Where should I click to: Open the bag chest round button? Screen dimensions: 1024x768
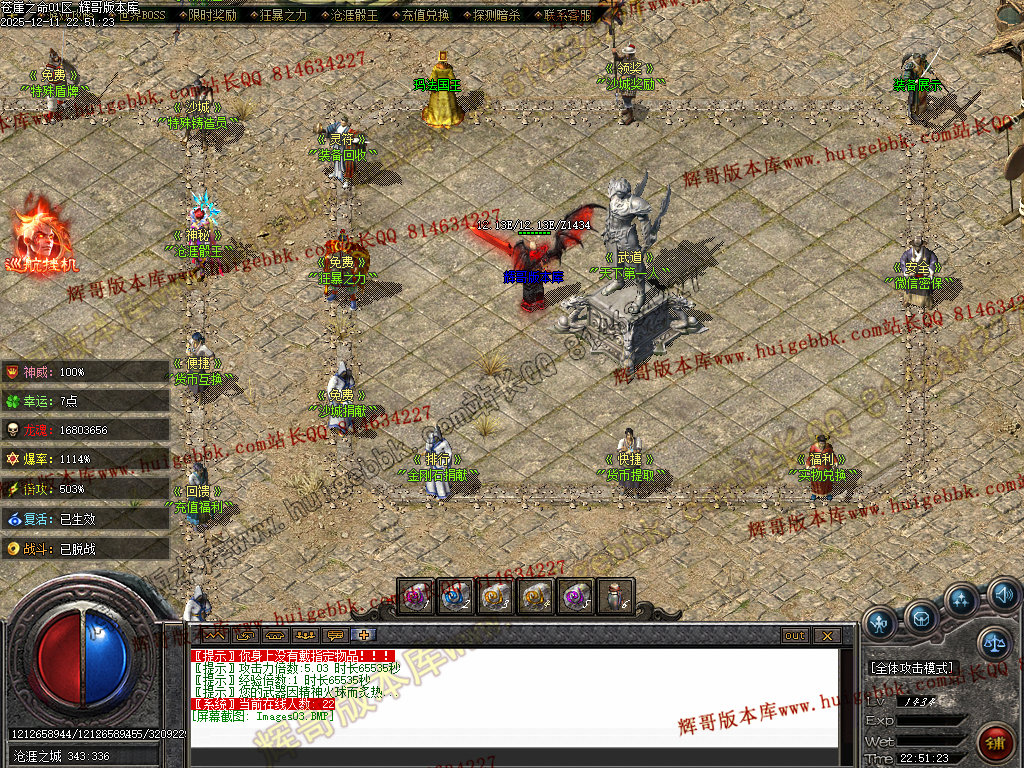921,615
